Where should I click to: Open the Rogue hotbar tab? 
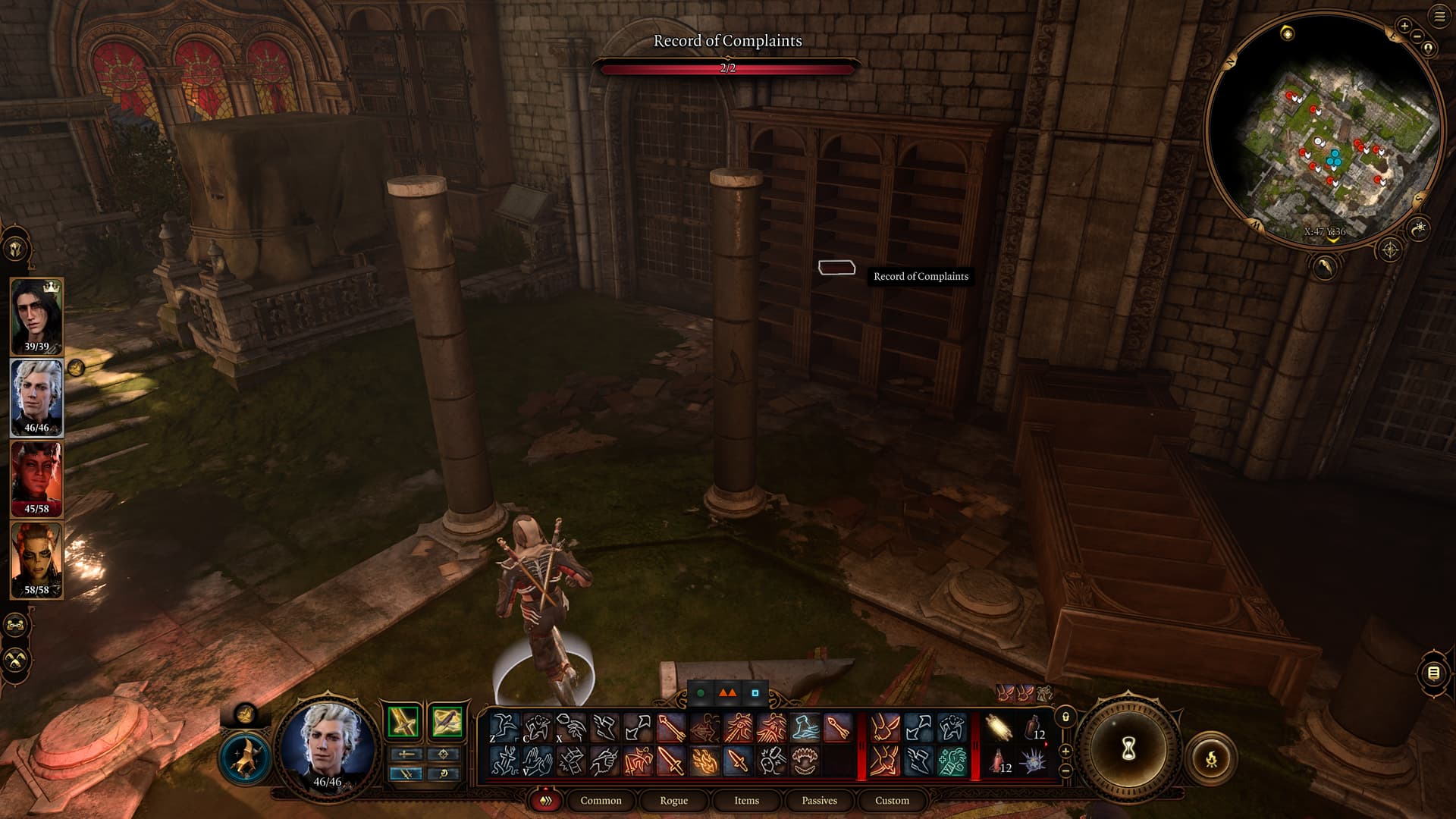pos(673,800)
